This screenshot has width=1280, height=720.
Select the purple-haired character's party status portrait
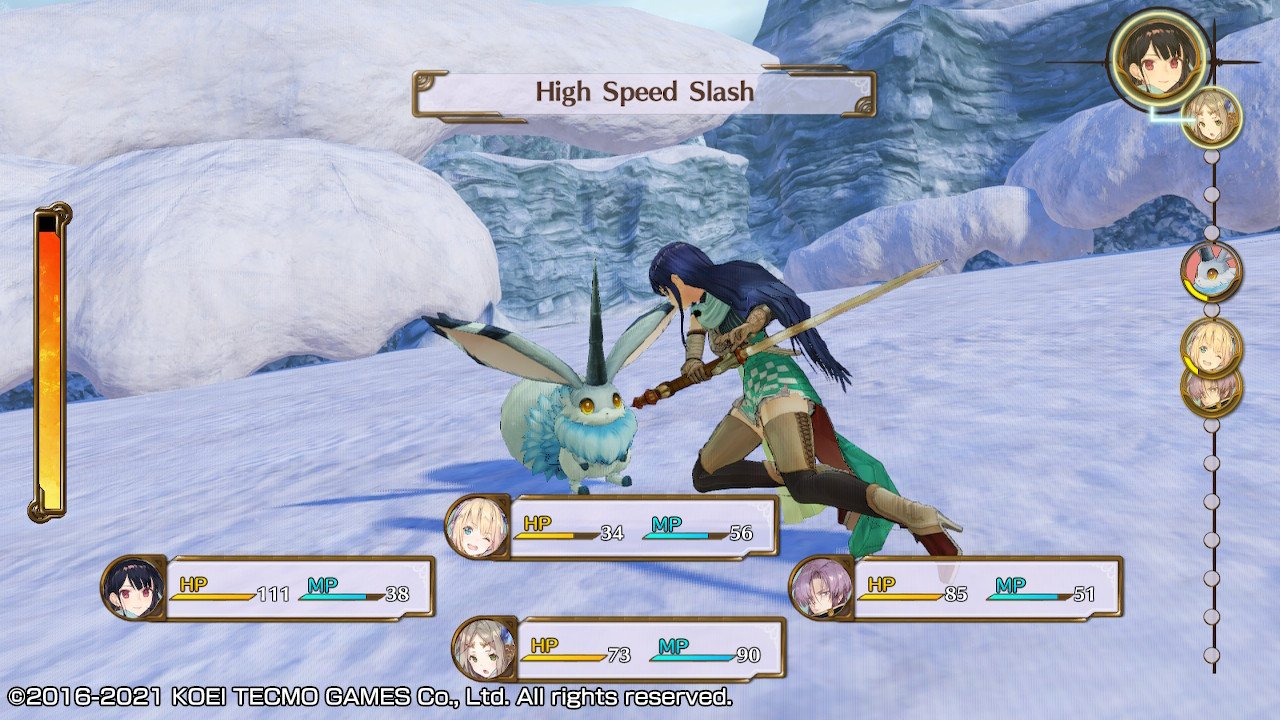(x=820, y=587)
